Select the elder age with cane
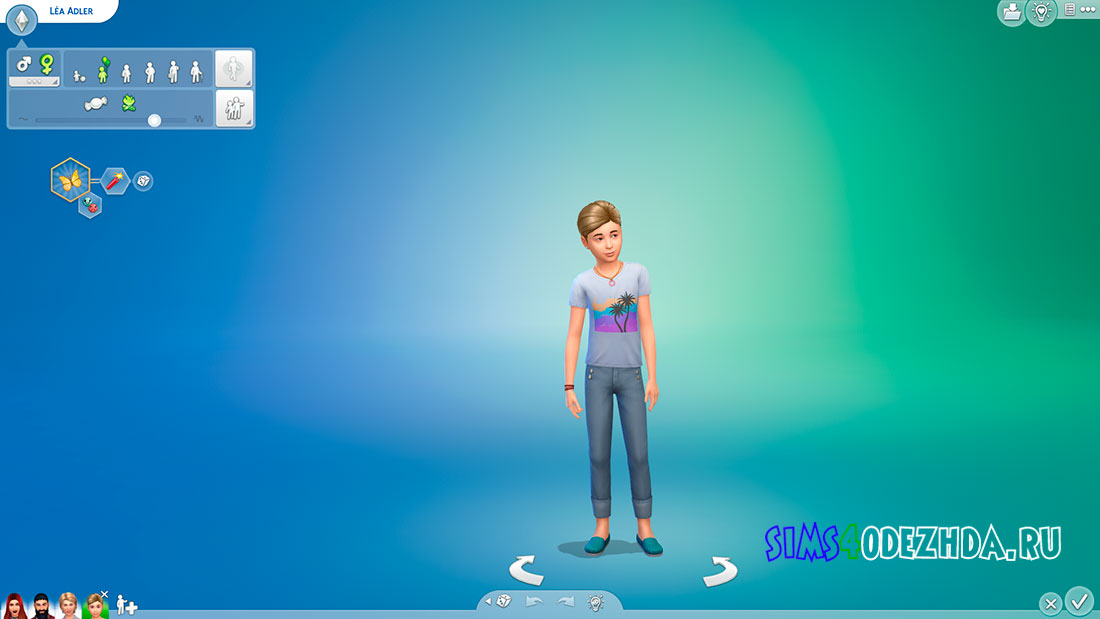Screen dimensions: 1100x619 [x=196, y=71]
